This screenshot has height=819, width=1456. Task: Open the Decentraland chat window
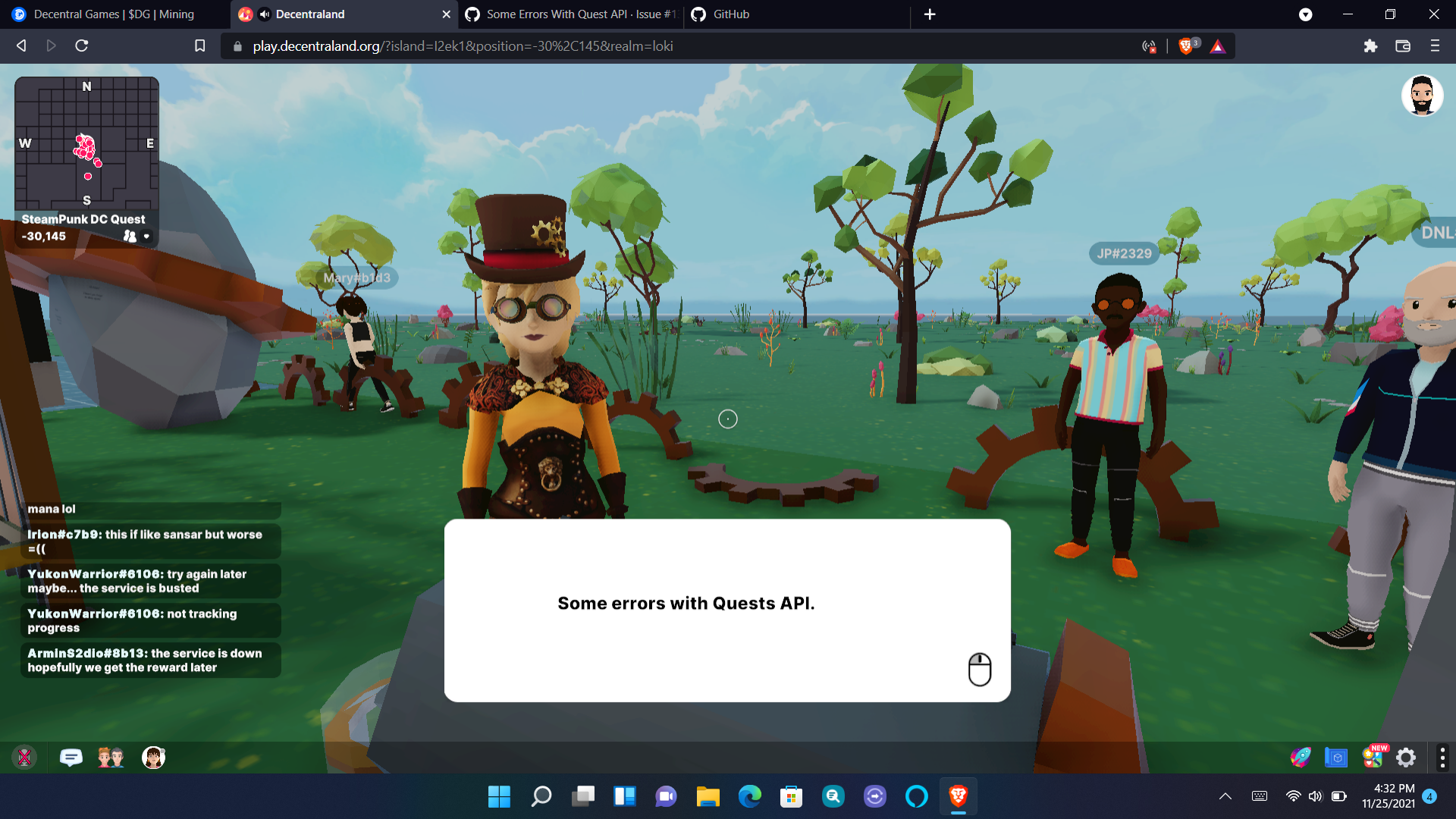point(71,758)
